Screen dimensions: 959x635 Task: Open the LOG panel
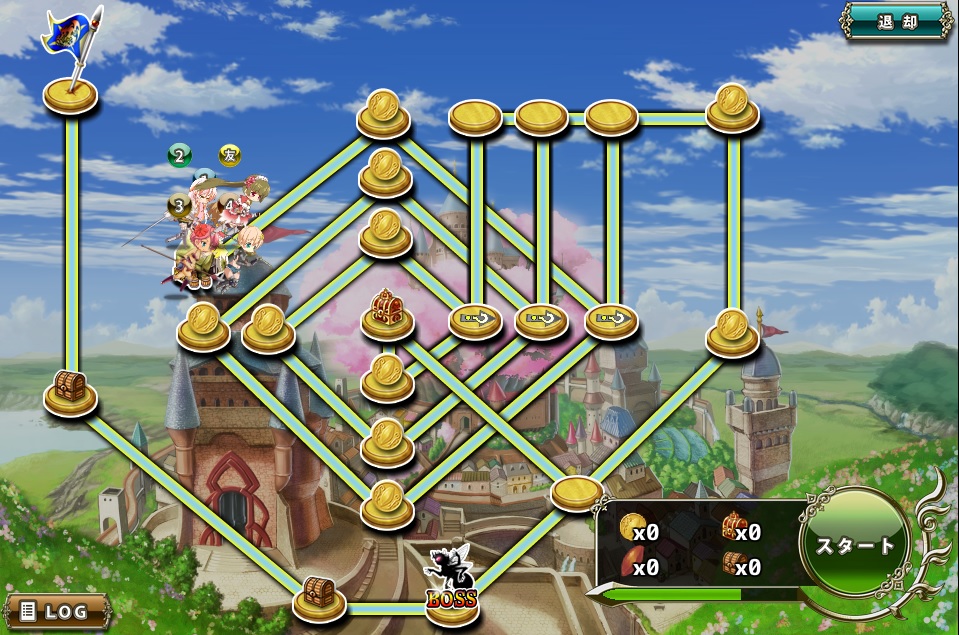[x=58, y=610]
